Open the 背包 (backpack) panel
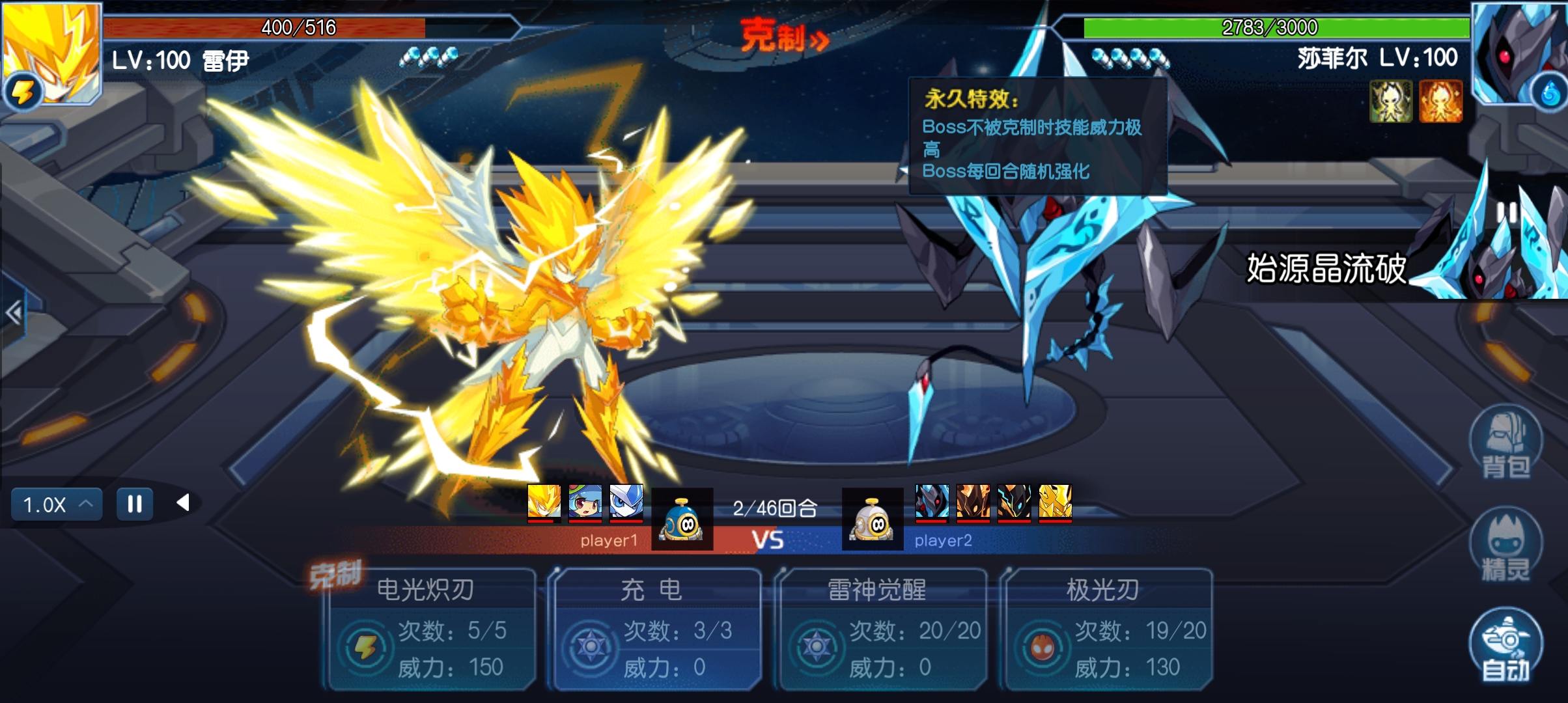 pyautogui.click(x=1508, y=448)
